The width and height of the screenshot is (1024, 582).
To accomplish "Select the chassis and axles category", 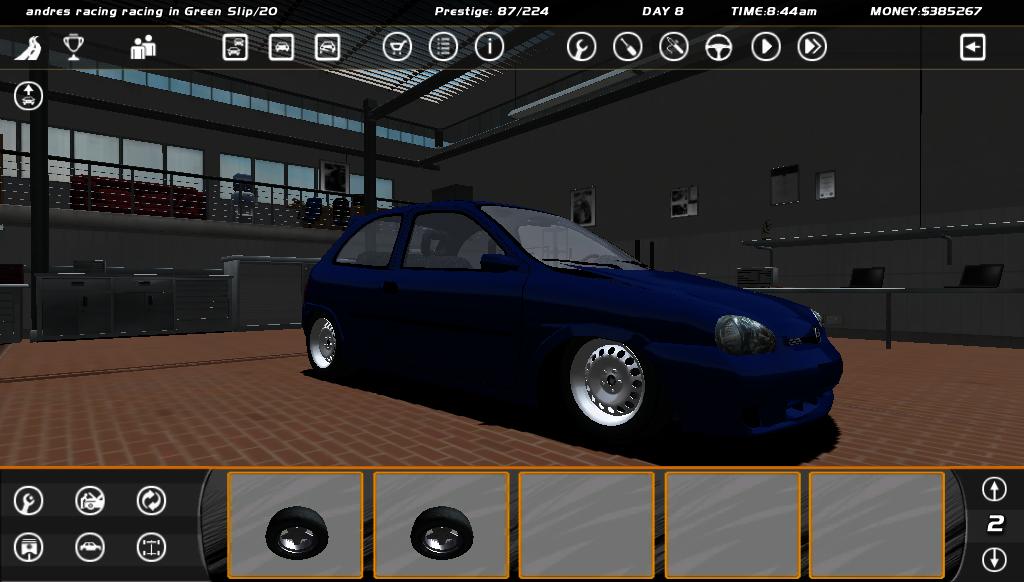I will pos(151,547).
